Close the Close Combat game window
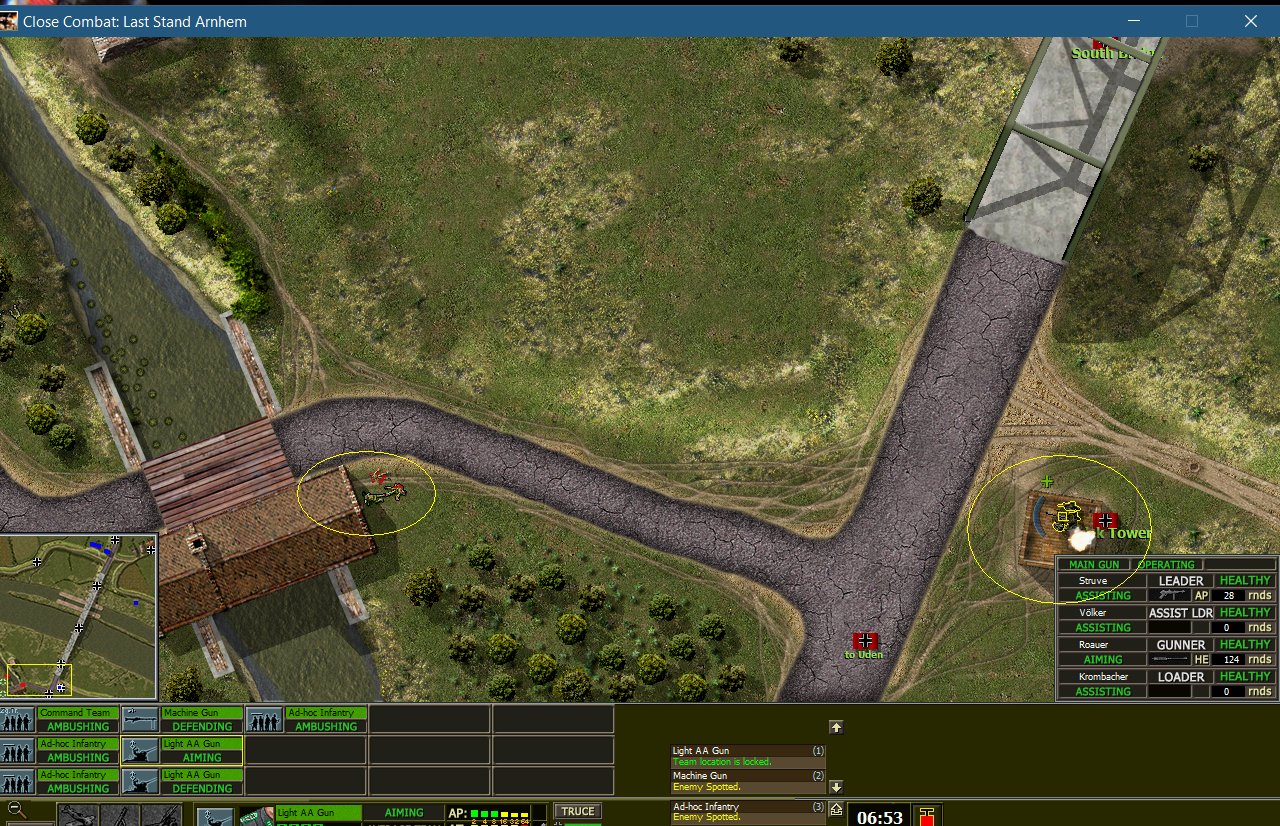The width and height of the screenshot is (1280, 826). pyautogui.click(x=1250, y=21)
